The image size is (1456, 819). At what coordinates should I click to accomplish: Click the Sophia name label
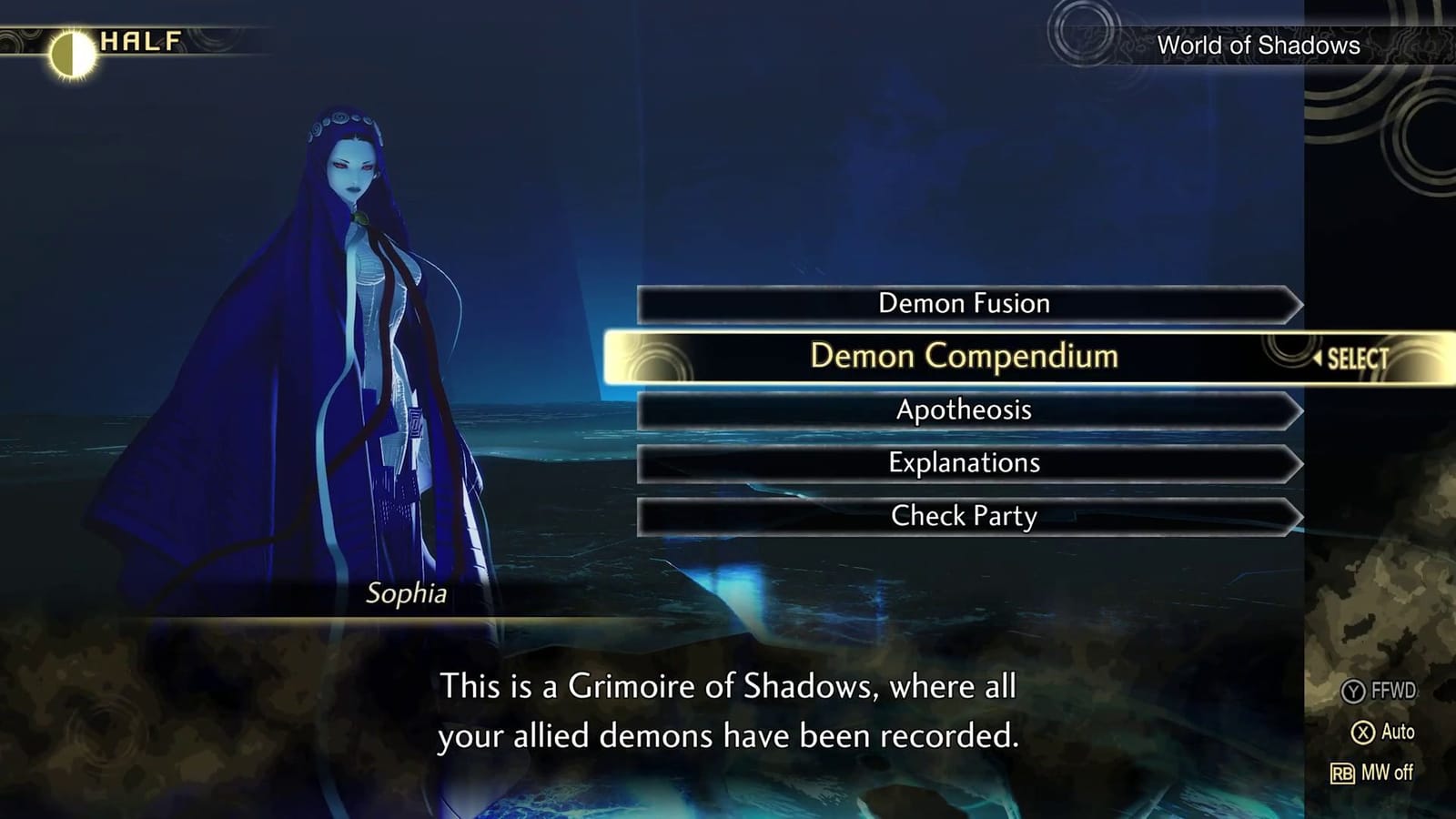[x=407, y=594]
